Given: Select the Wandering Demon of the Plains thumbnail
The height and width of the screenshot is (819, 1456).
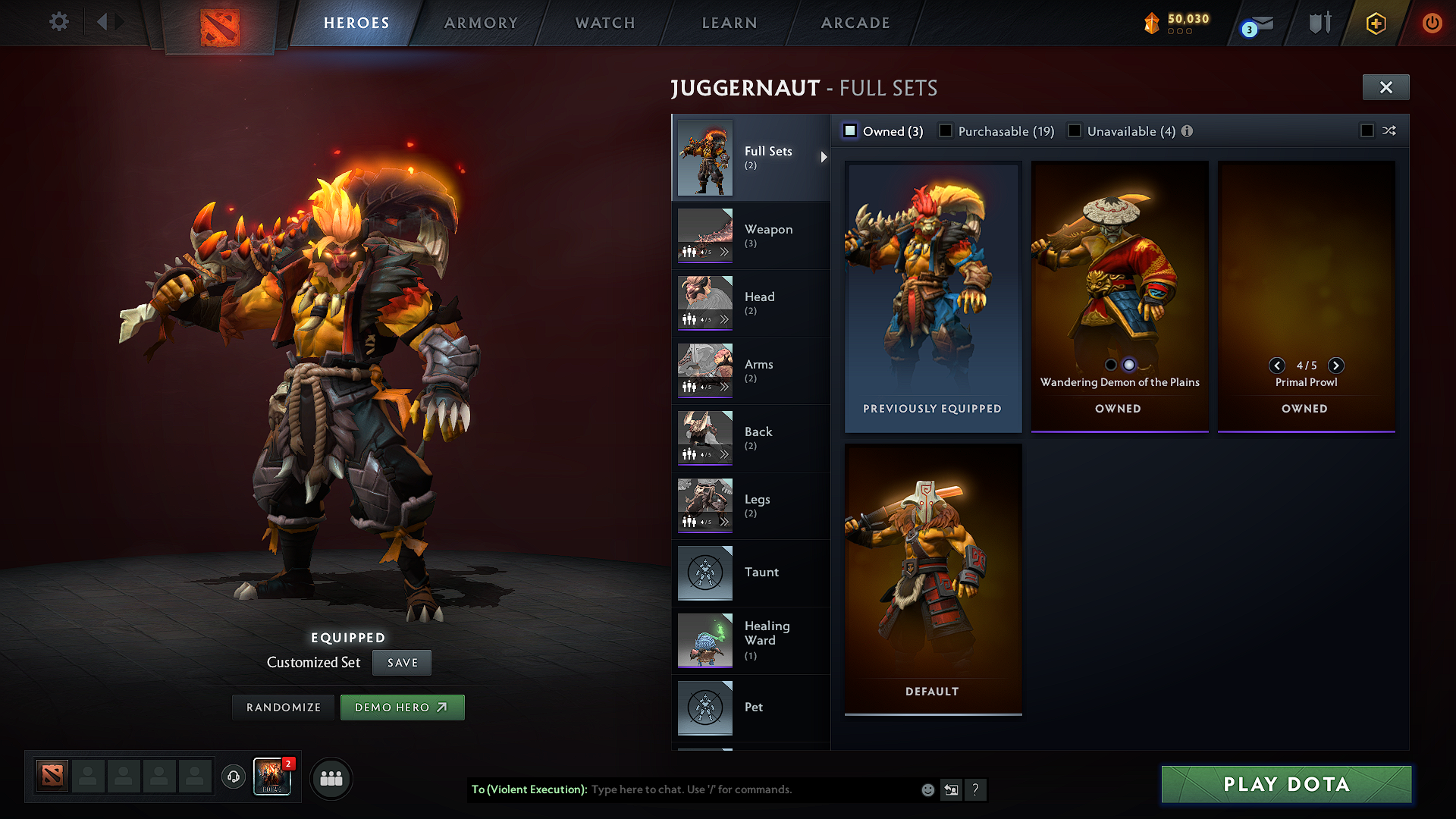Looking at the screenshot, I should (x=1119, y=273).
